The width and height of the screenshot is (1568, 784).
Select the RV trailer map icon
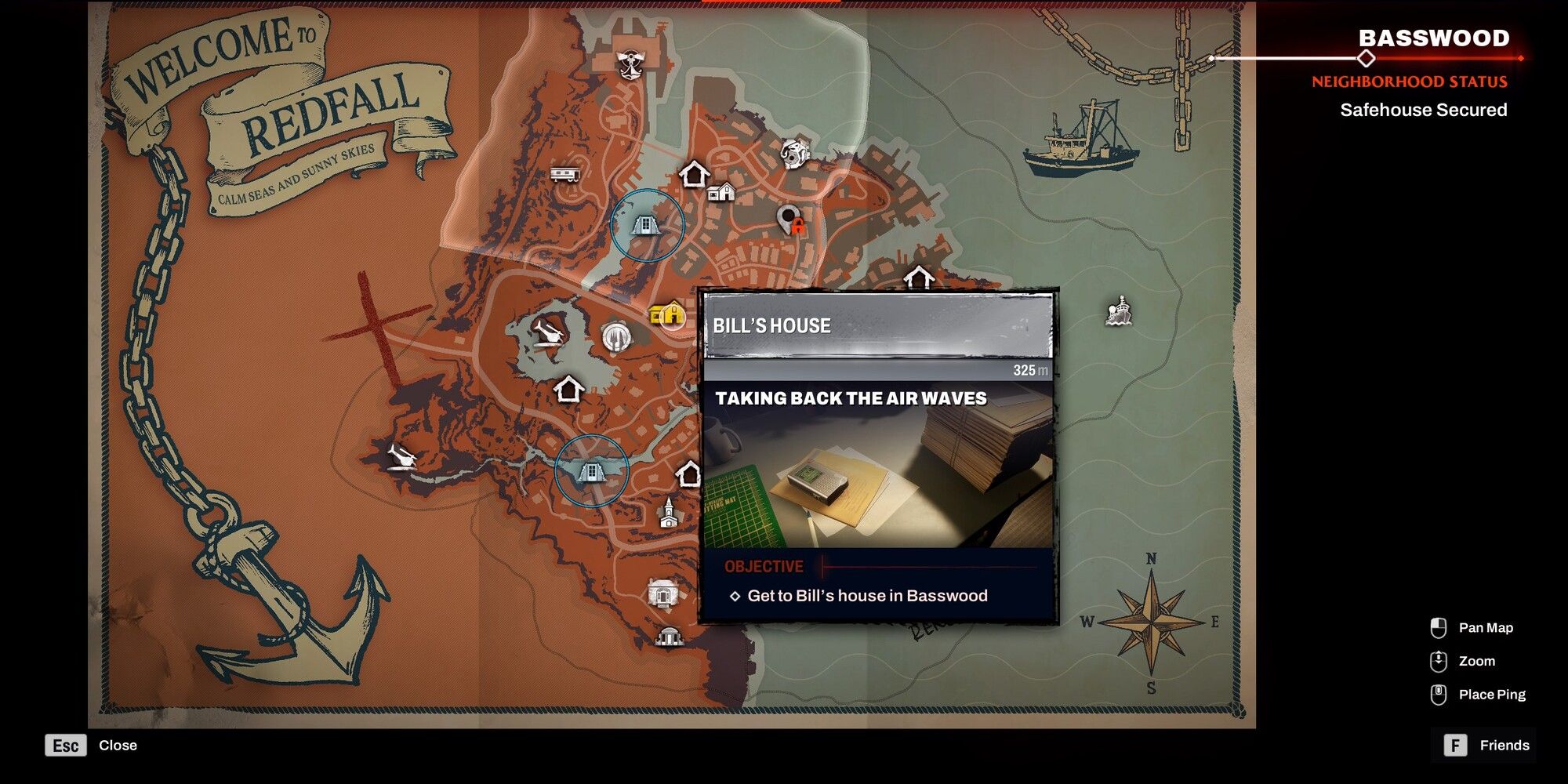click(566, 174)
